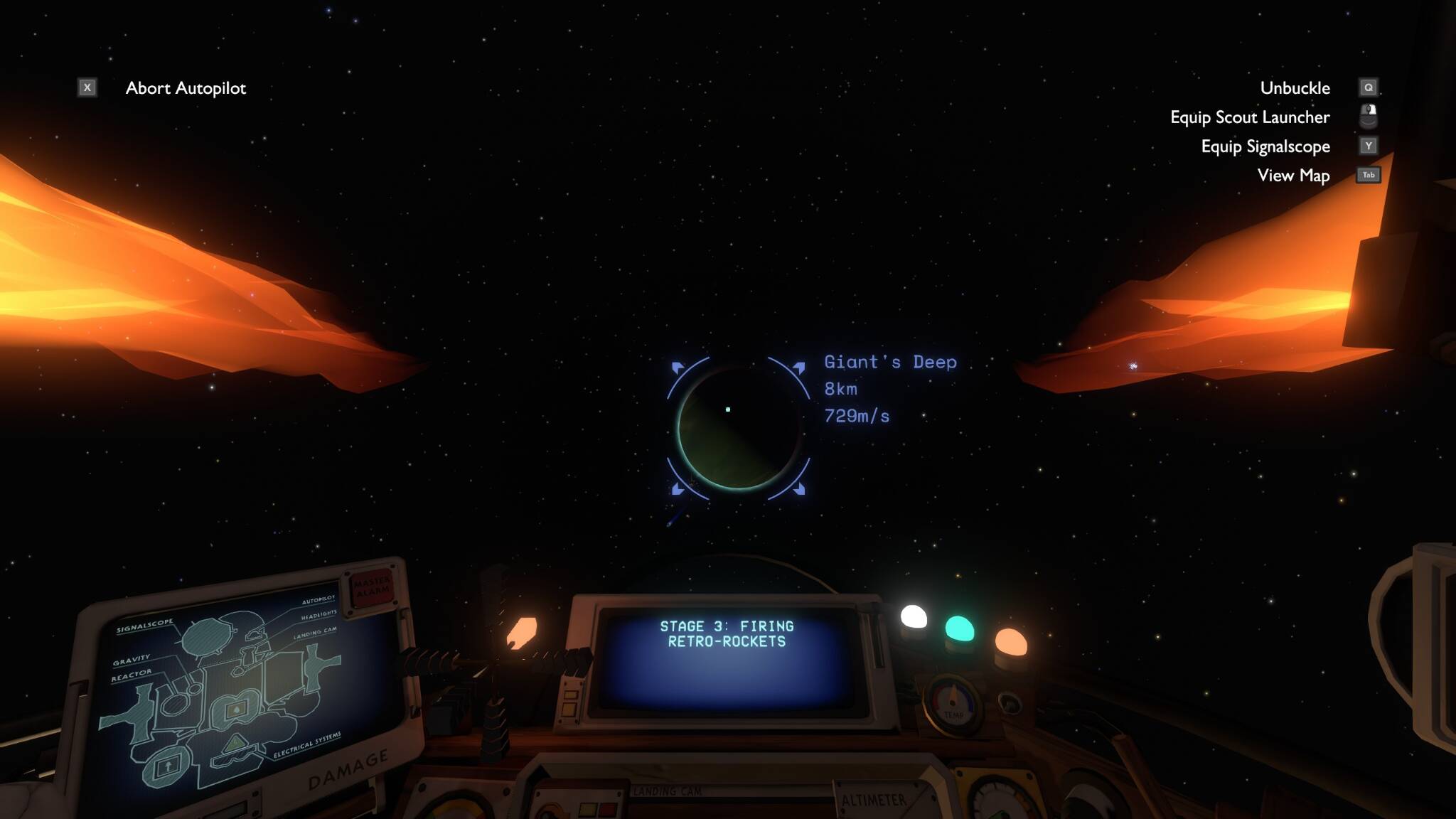Click the Y key icon beside Equip Signalscope
Viewport: 1456px width, 819px height.
(1369, 146)
